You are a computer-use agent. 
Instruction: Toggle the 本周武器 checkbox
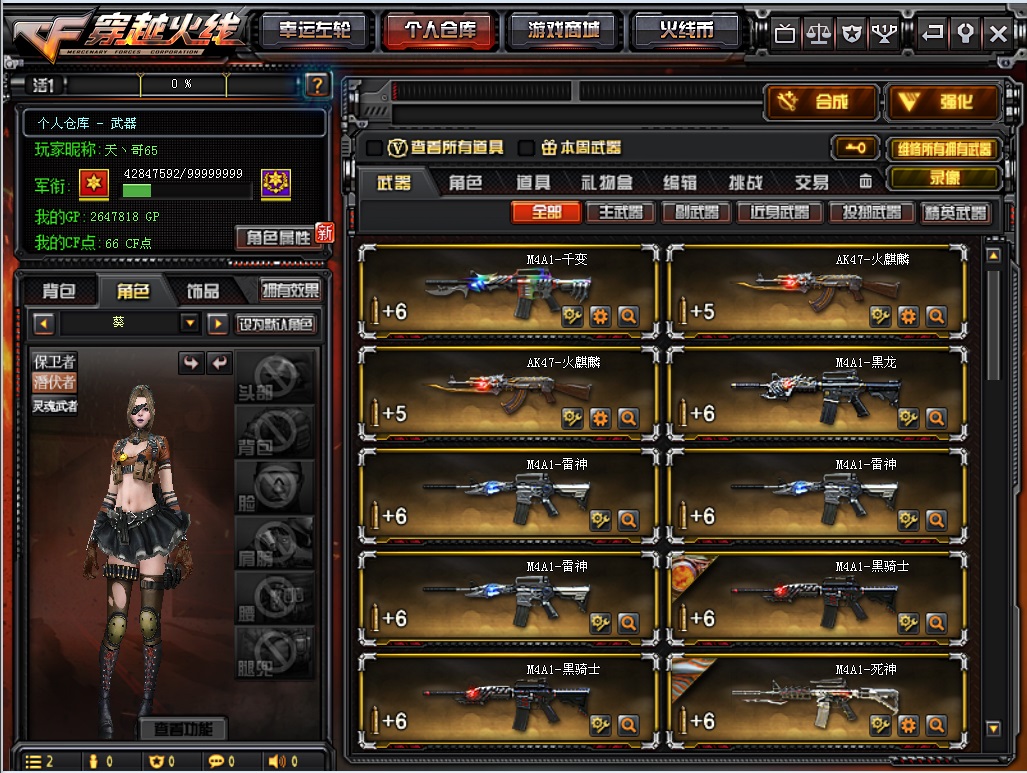point(526,148)
